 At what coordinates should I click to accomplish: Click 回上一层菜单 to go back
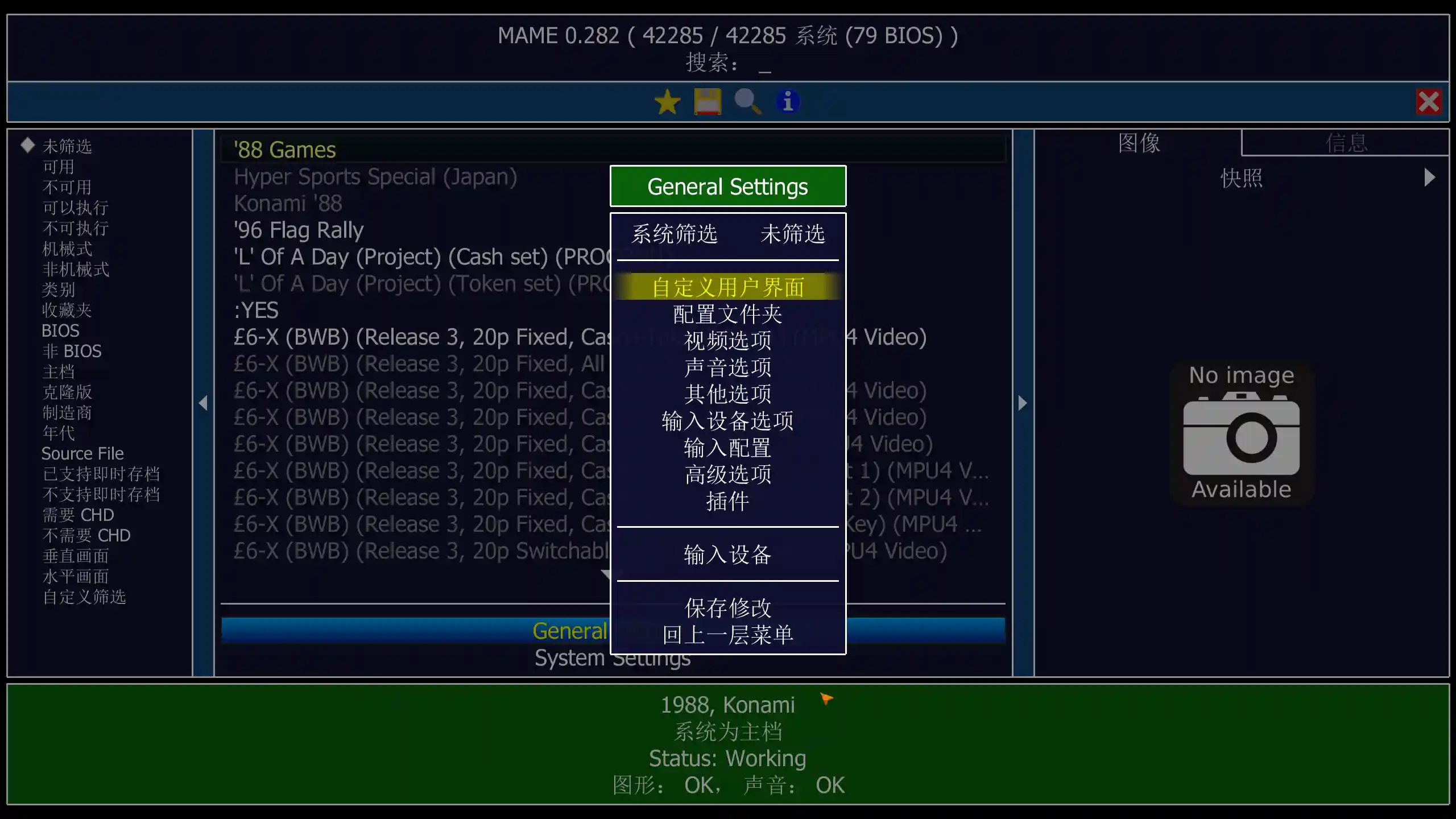pyautogui.click(x=728, y=635)
